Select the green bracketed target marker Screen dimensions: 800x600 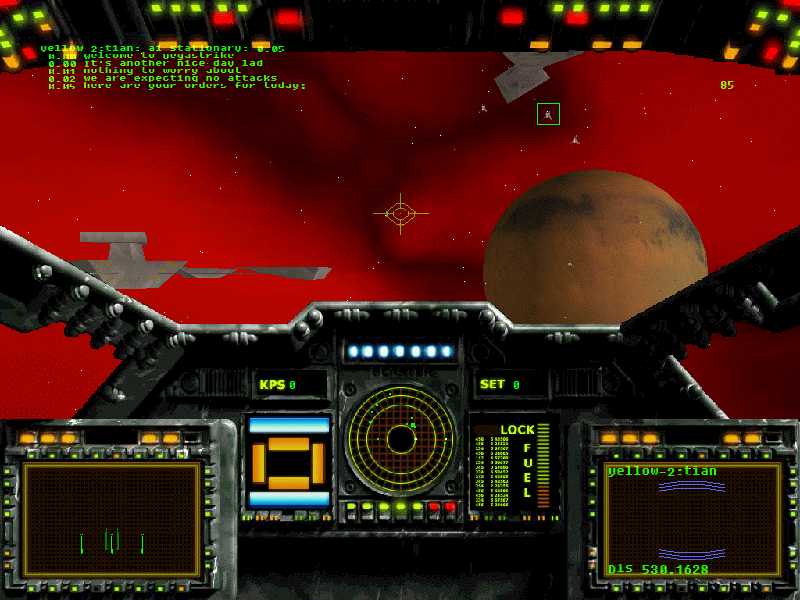click(x=548, y=114)
